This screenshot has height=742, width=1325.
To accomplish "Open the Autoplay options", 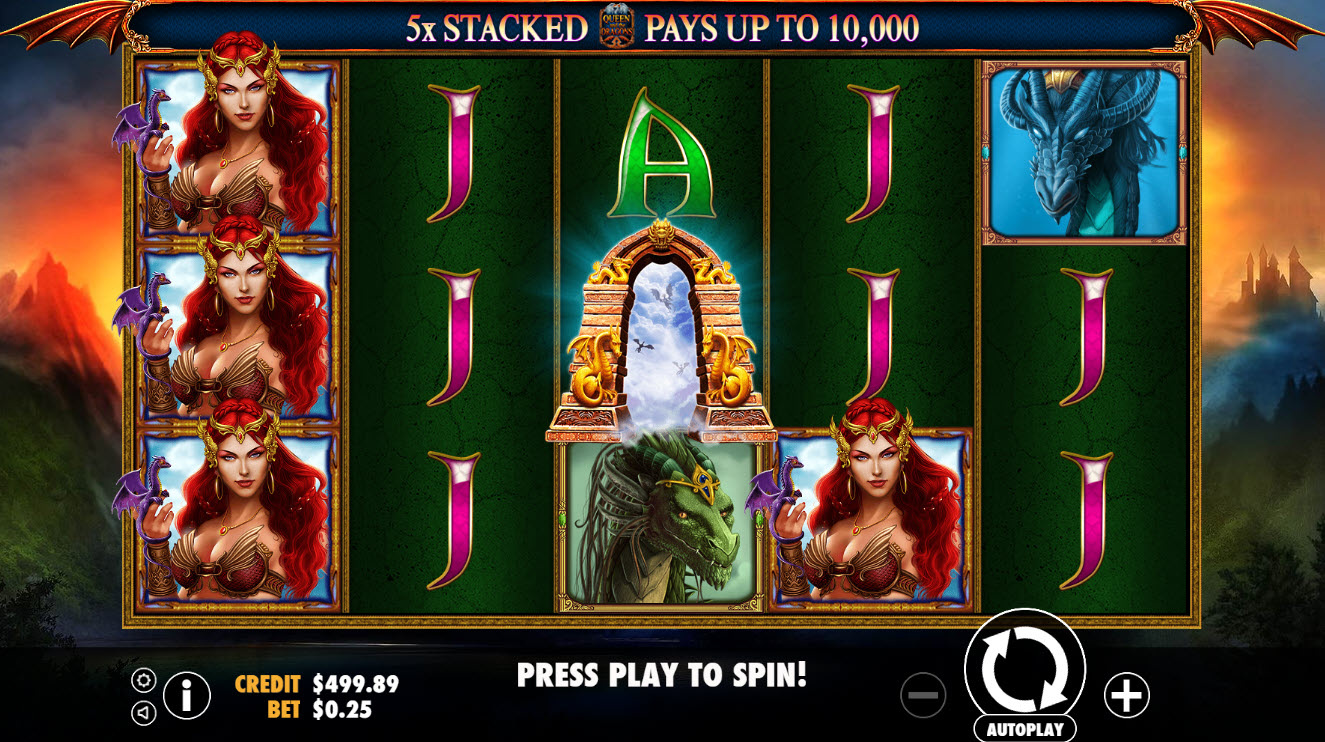I will [x=1024, y=729].
